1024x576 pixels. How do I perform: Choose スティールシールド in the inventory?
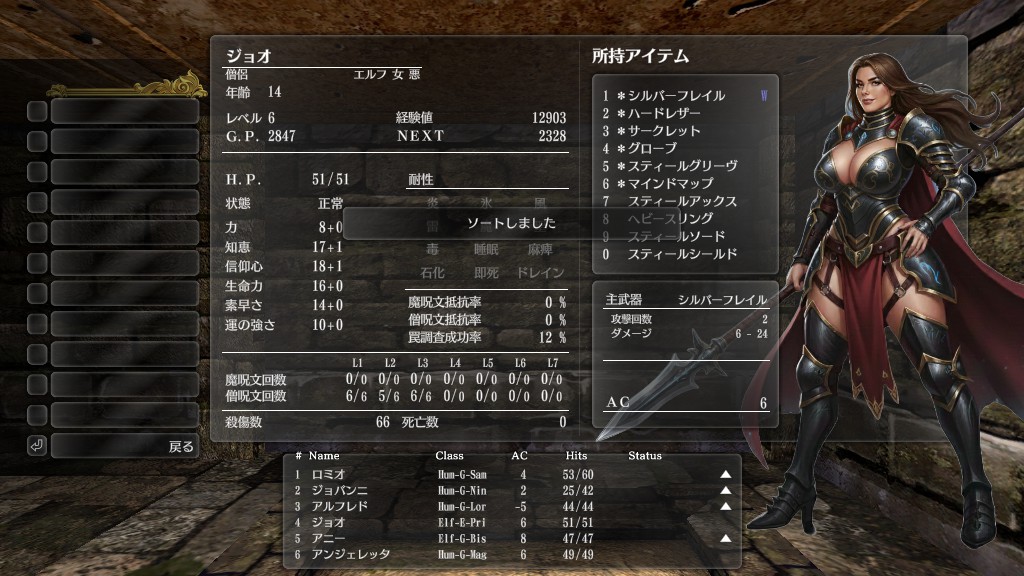click(x=681, y=254)
